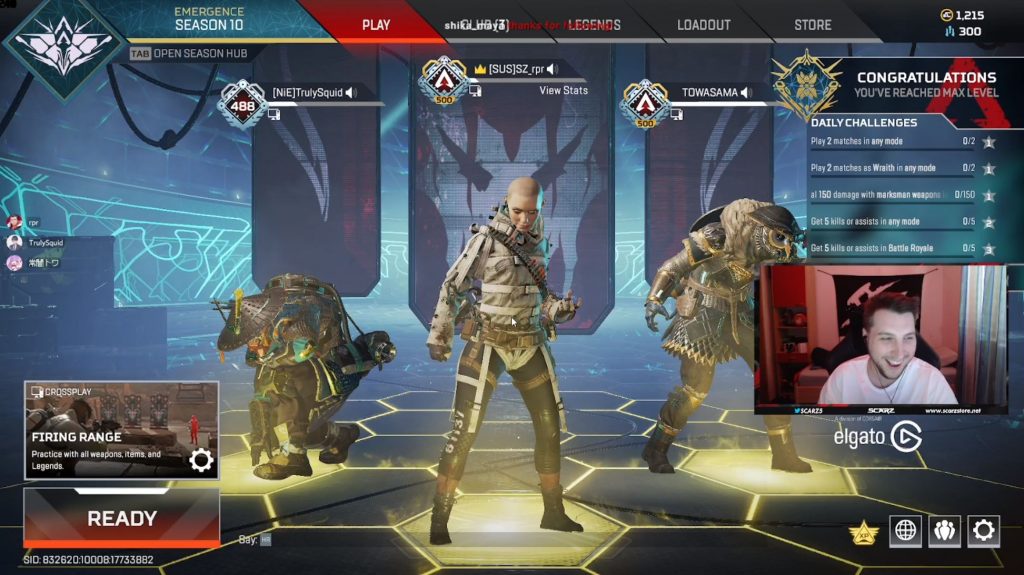Open the Store tab

coord(812,25)
